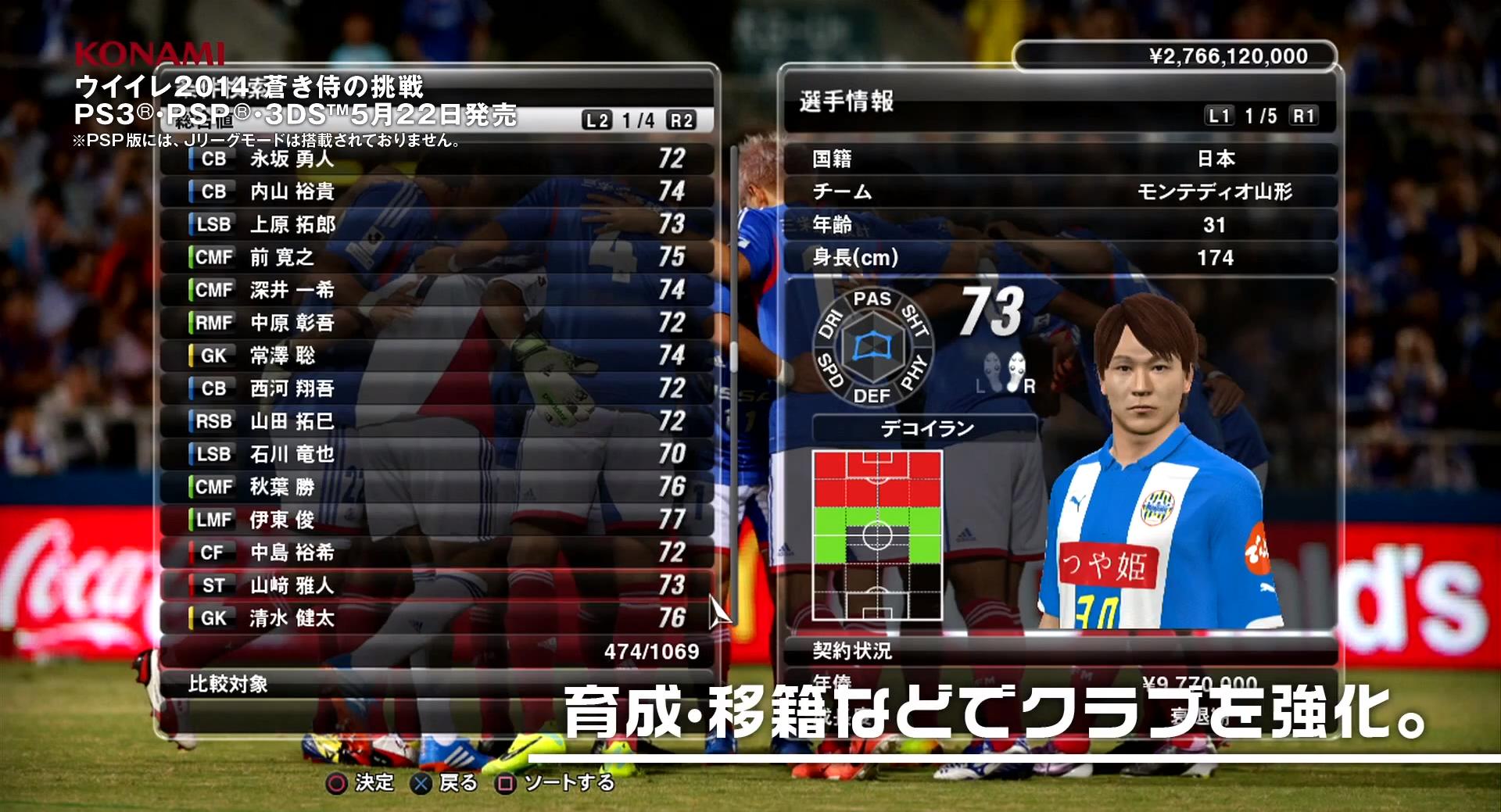Choose RMF 中原 彰吾 row
This screenshot has height=812, width=1501.
click(x=438, y=324)
